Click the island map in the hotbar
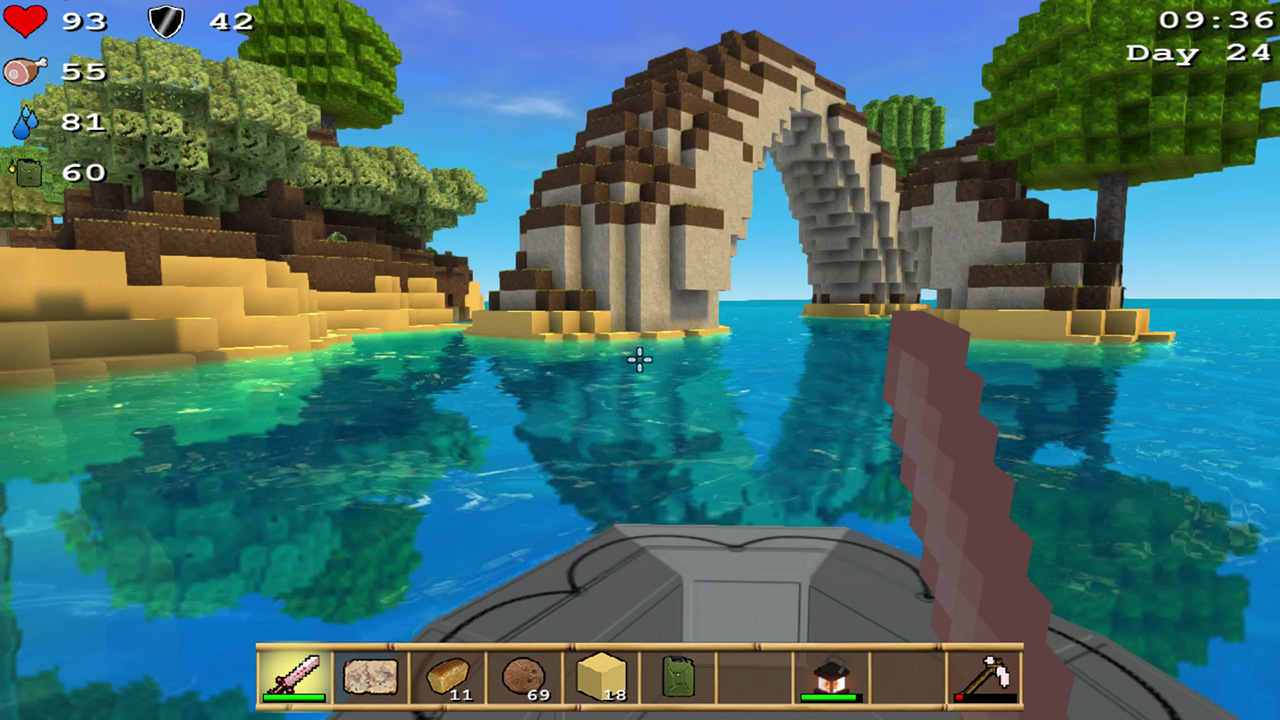Screen dimensions: 1280x720 tap(371, 677)
